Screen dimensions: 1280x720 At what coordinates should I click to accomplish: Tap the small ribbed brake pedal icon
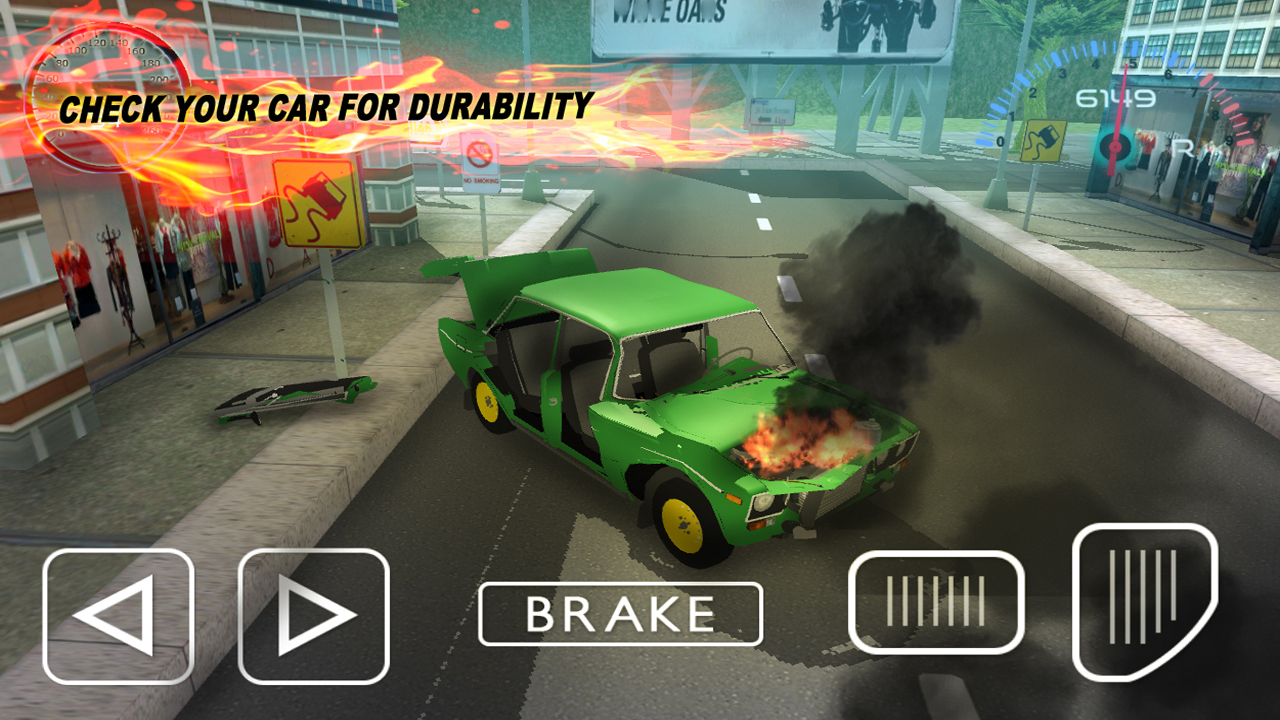(x=938, y=601)
